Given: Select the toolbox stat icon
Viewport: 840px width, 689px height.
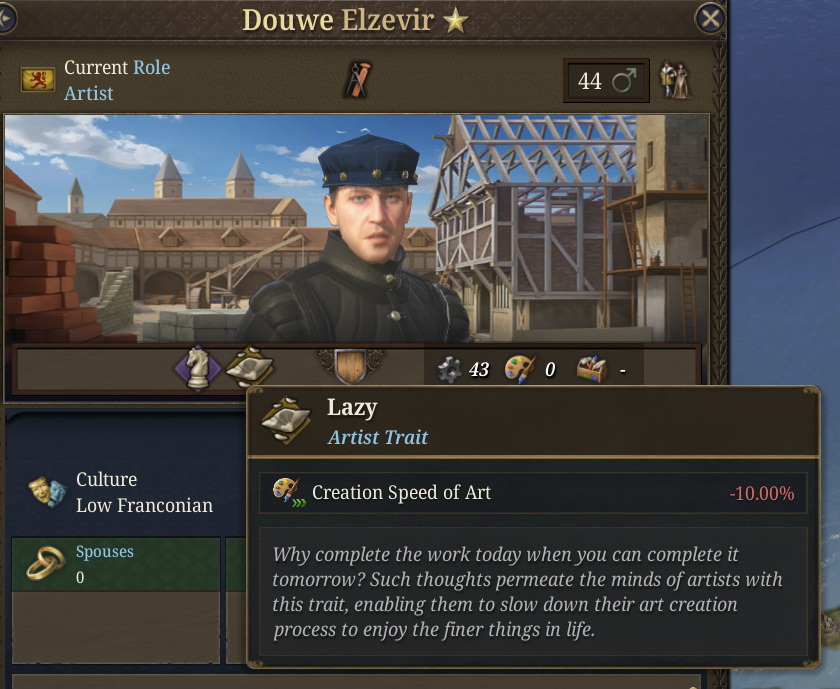Looking at the screenshot, I should (x=592, y=369).
